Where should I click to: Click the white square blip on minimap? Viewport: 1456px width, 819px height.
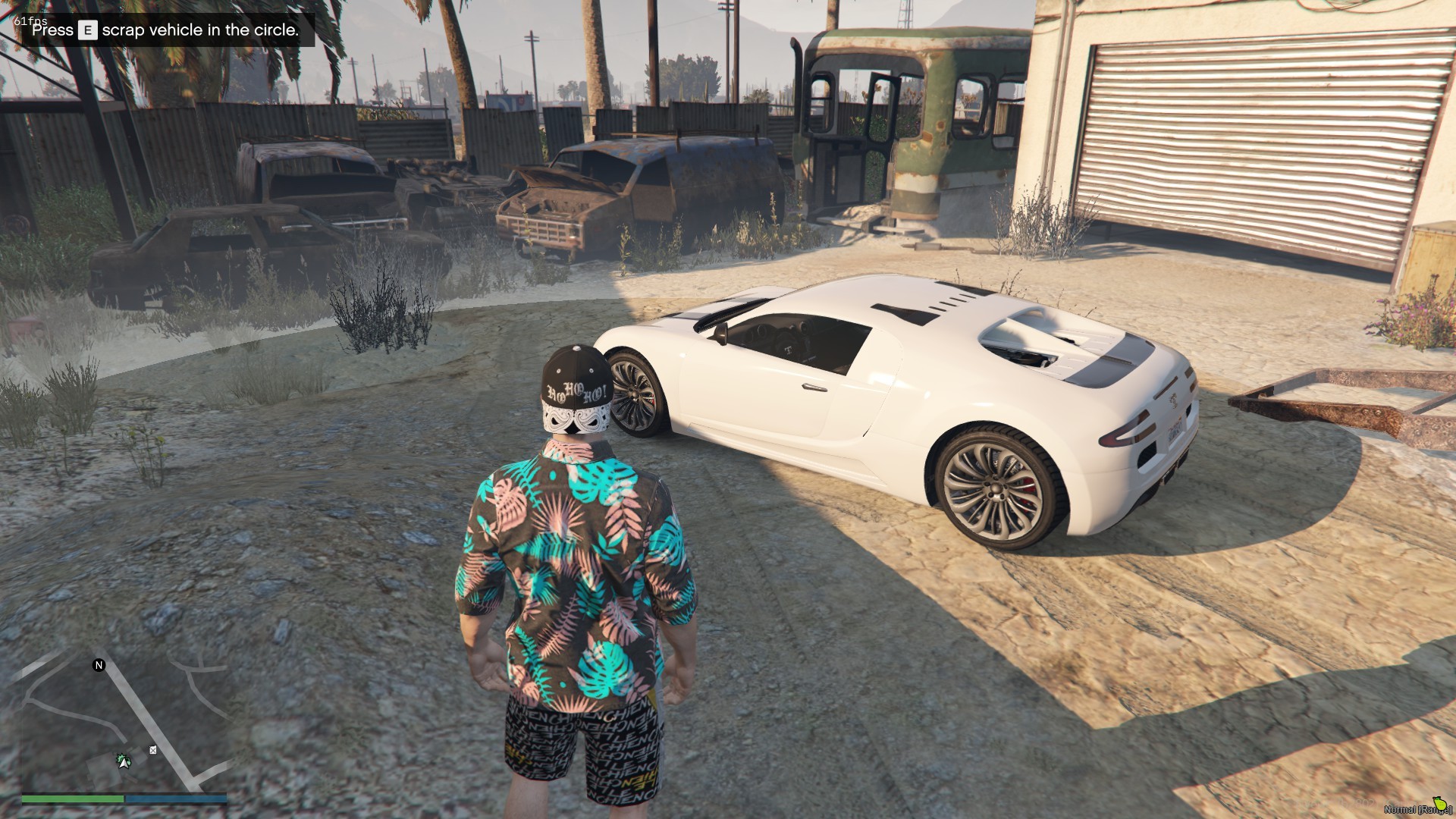point(153,750)
